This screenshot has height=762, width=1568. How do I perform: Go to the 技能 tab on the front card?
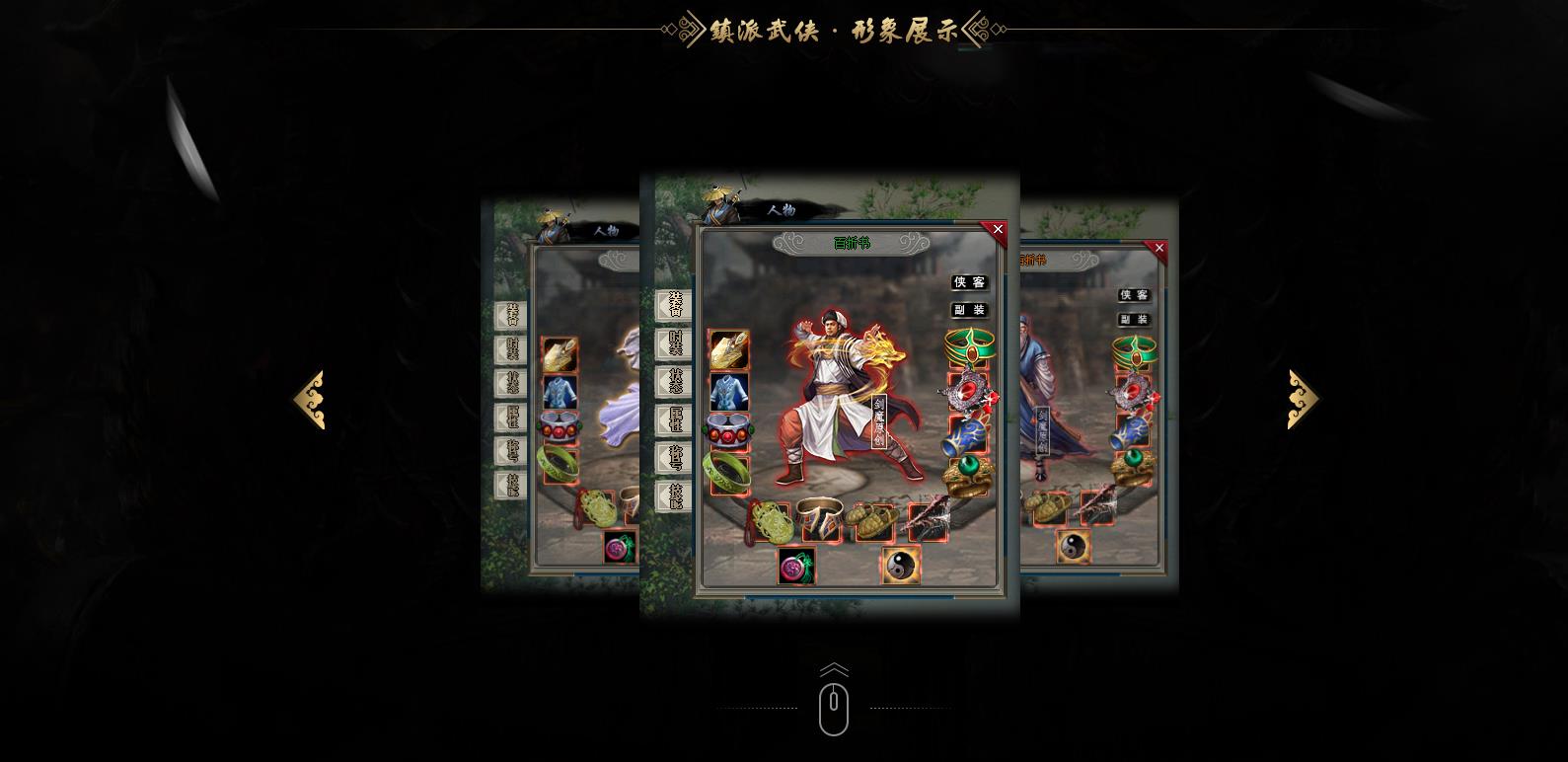click(x=675, y=496)
